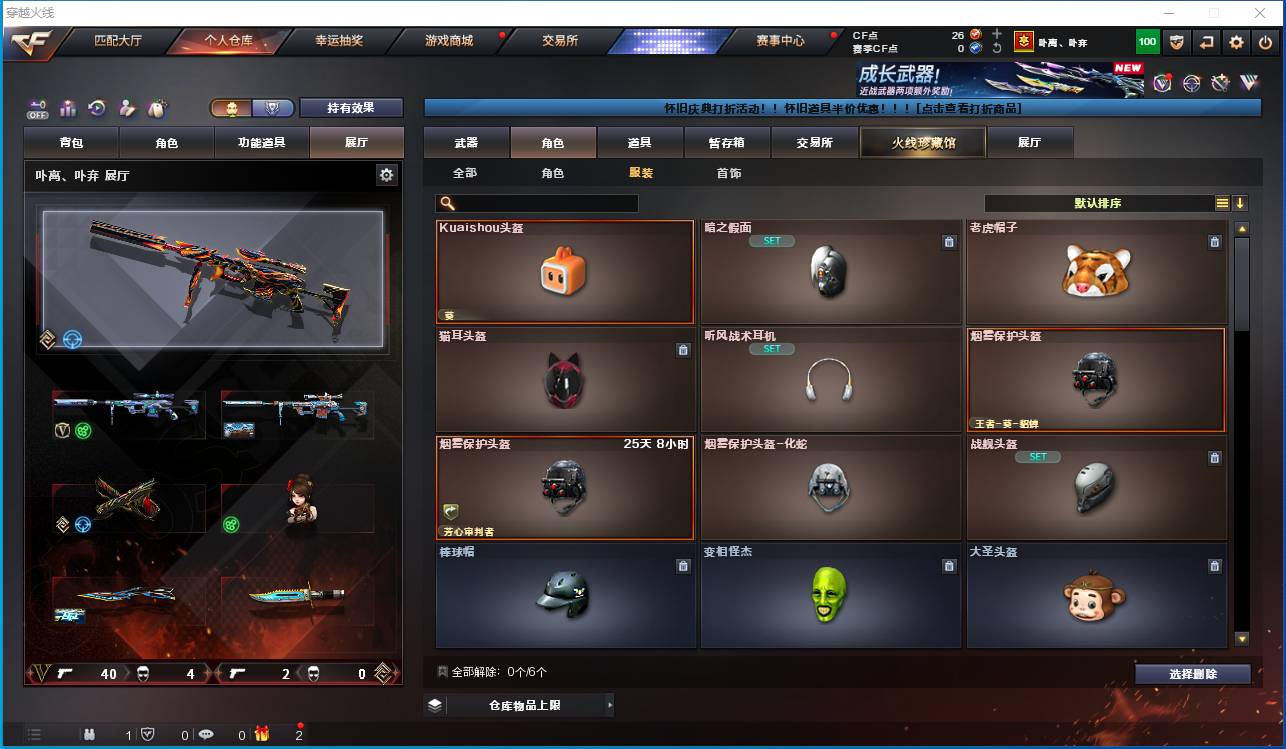Click the layers icon beside 仓库物品上限
This screenshot has height=749, width=1286.
pyautogui.click(x=435, y=704)
